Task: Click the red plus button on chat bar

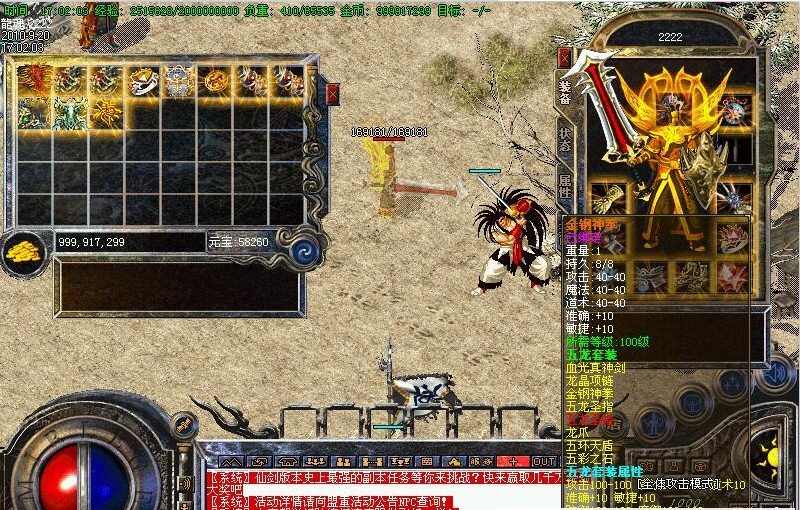Action: (x=513, y=462)
